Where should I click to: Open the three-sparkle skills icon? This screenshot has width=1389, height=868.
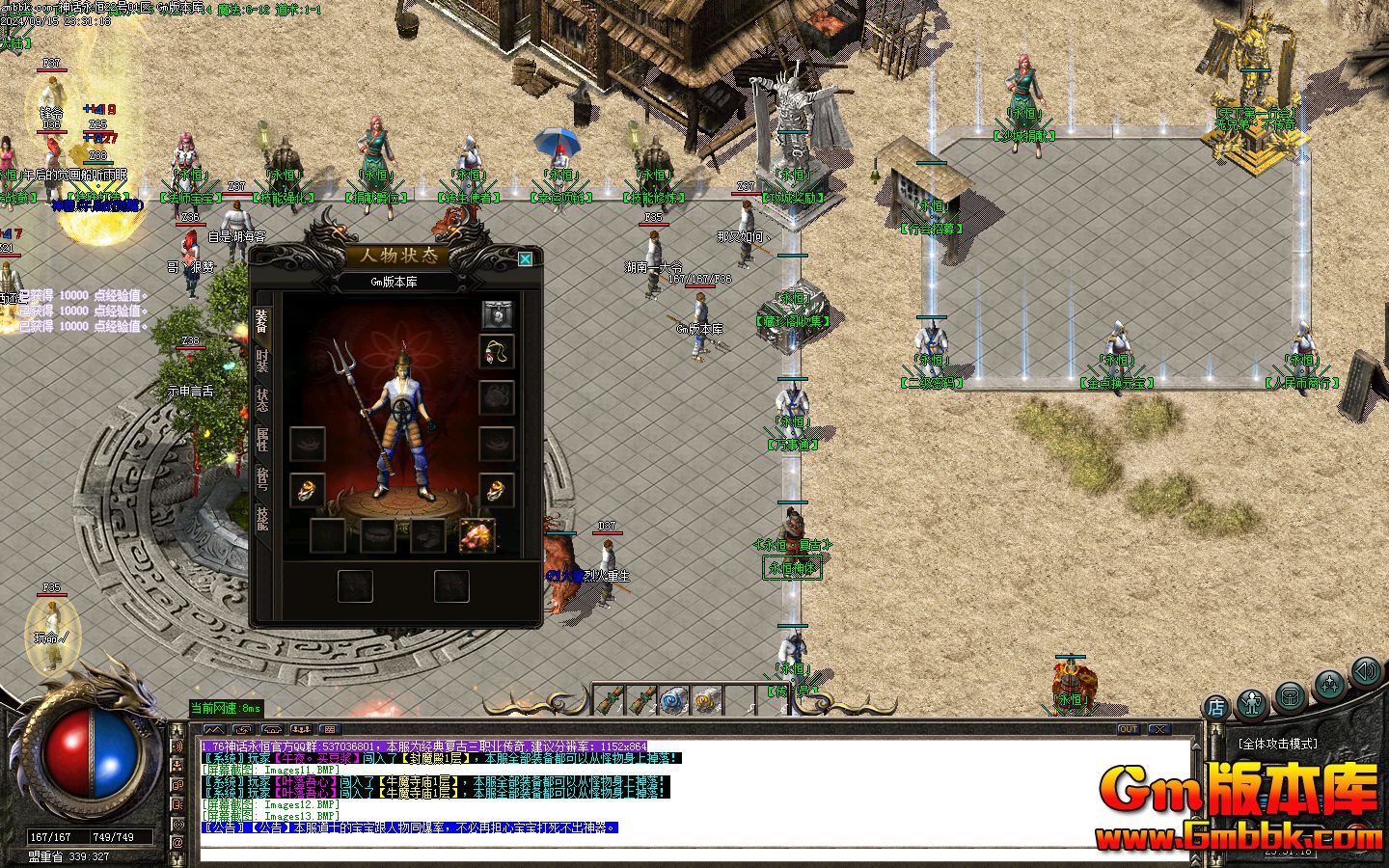1329,685
